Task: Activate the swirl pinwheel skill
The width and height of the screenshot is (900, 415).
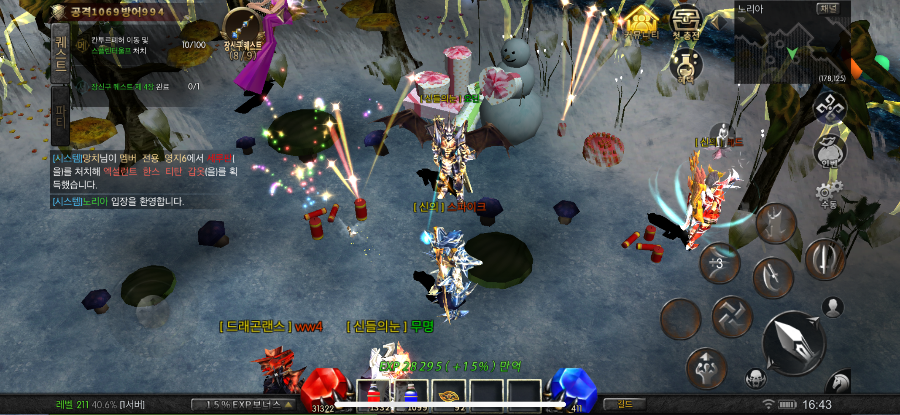Action: 731,317
